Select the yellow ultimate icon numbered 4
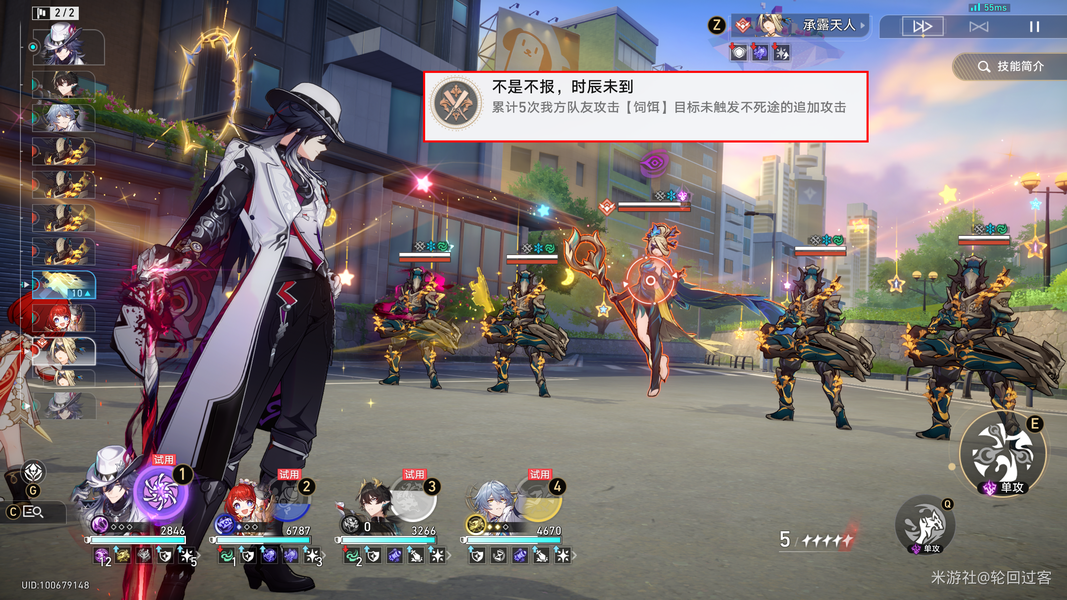The width and height of the screenshot is (1067, 600). pos(537,496)
